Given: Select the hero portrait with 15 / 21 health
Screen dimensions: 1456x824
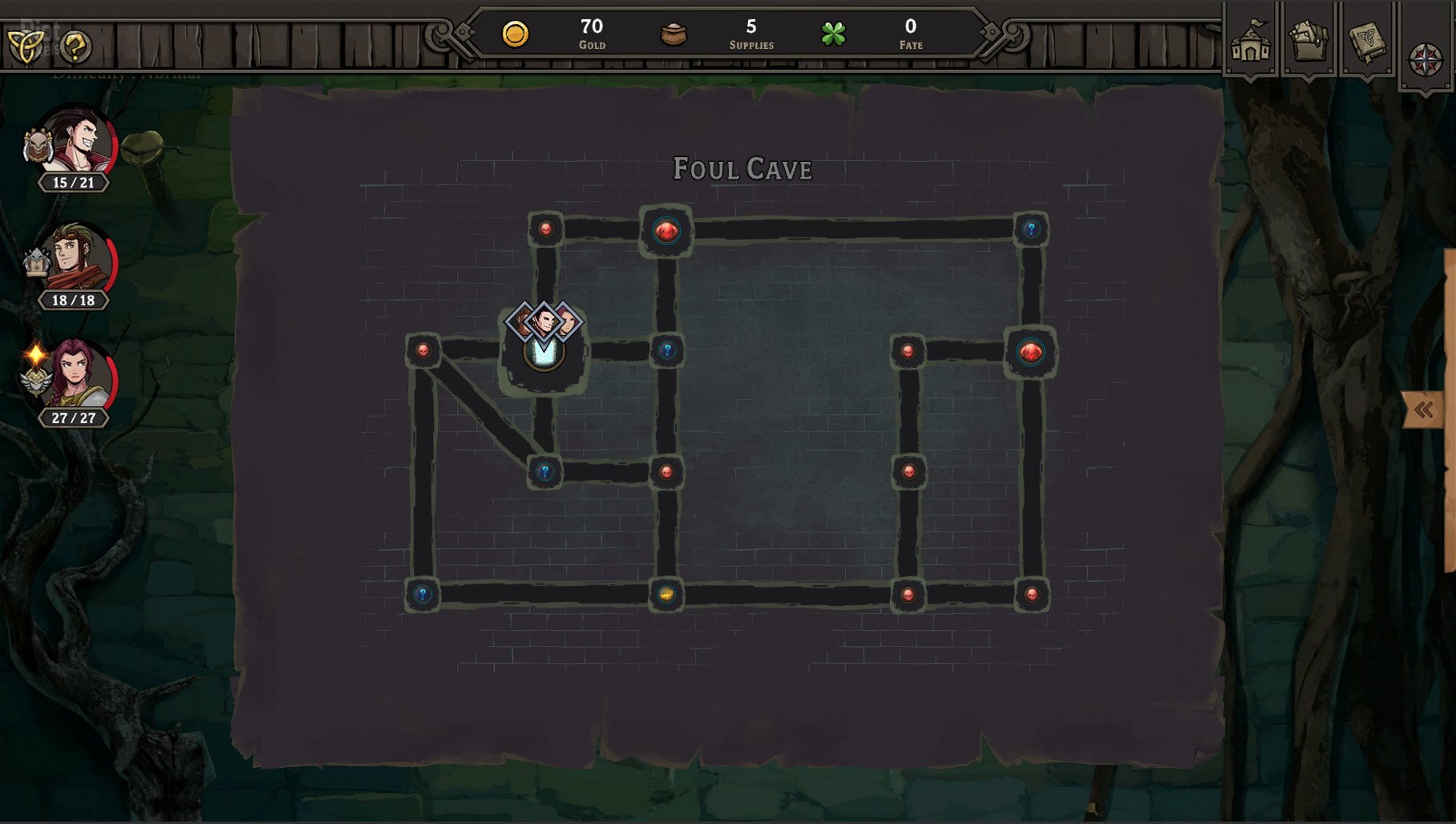Looking at the screenshot, I should click(x=77, y=143).
